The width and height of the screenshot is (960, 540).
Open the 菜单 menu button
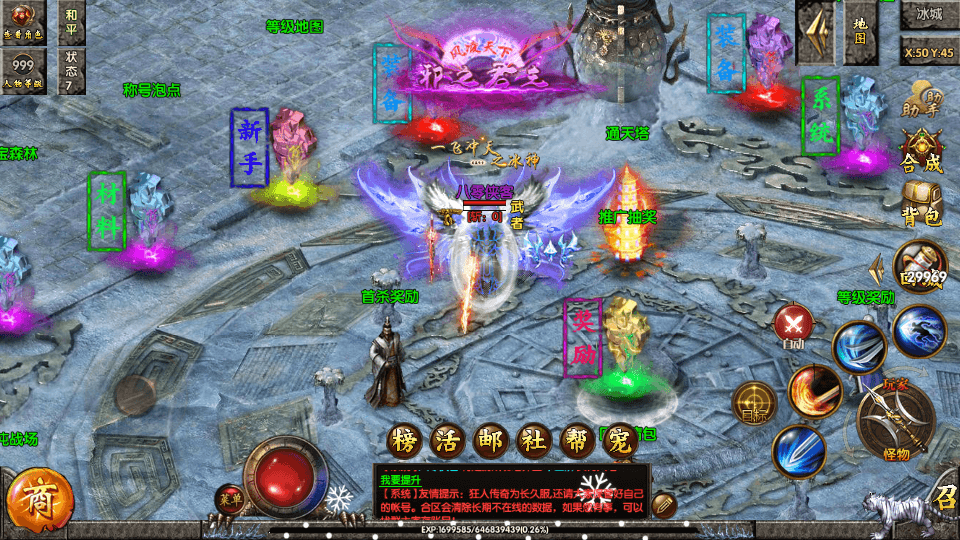click(230, 499)
